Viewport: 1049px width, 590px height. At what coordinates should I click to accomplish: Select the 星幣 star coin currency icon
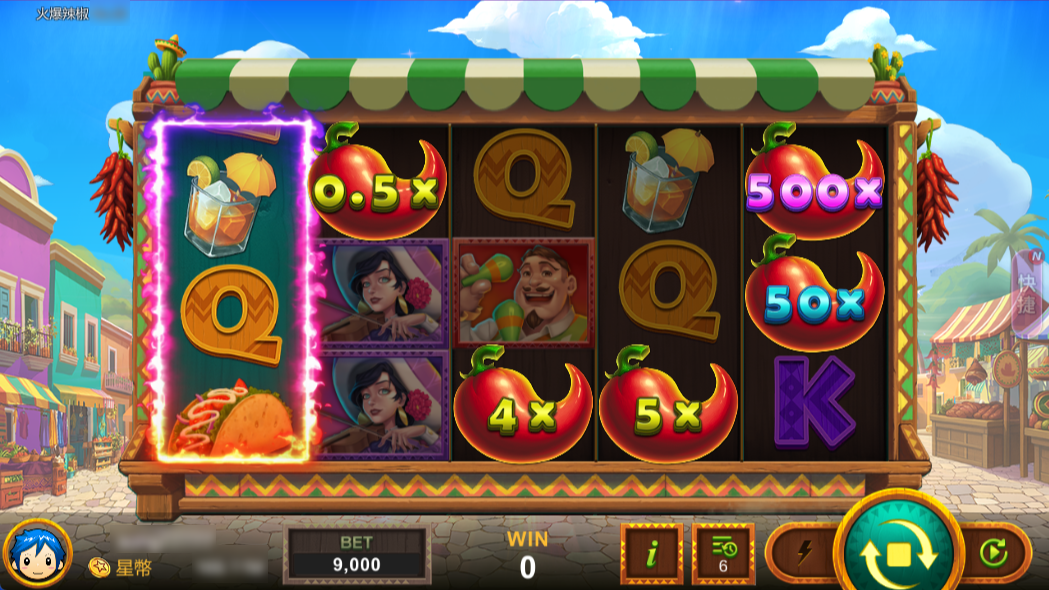click(100, 567)
